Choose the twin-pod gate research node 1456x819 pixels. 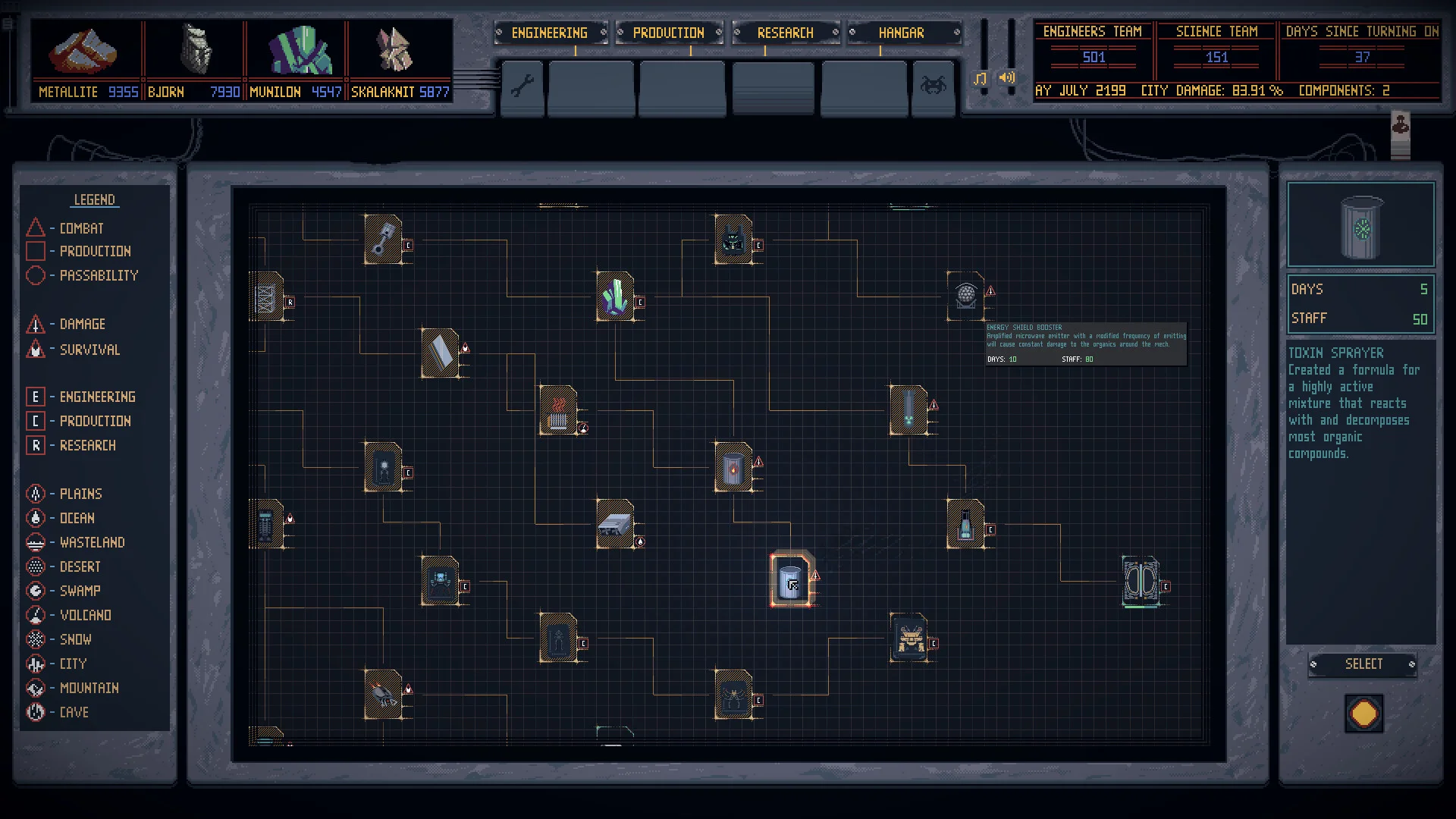click(x=1141, y=582)
